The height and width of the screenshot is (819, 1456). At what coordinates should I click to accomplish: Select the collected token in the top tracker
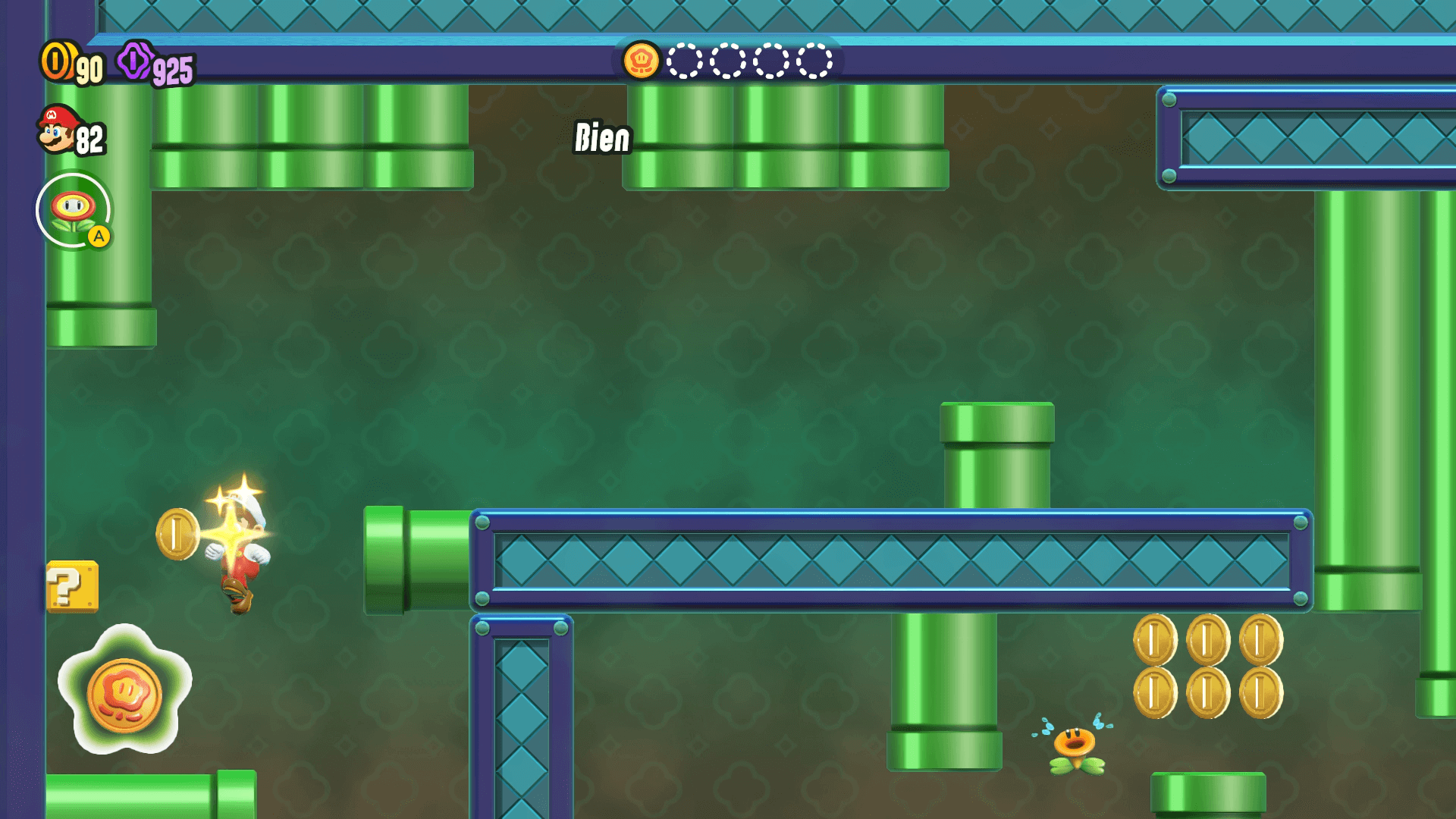pos(641,61)
